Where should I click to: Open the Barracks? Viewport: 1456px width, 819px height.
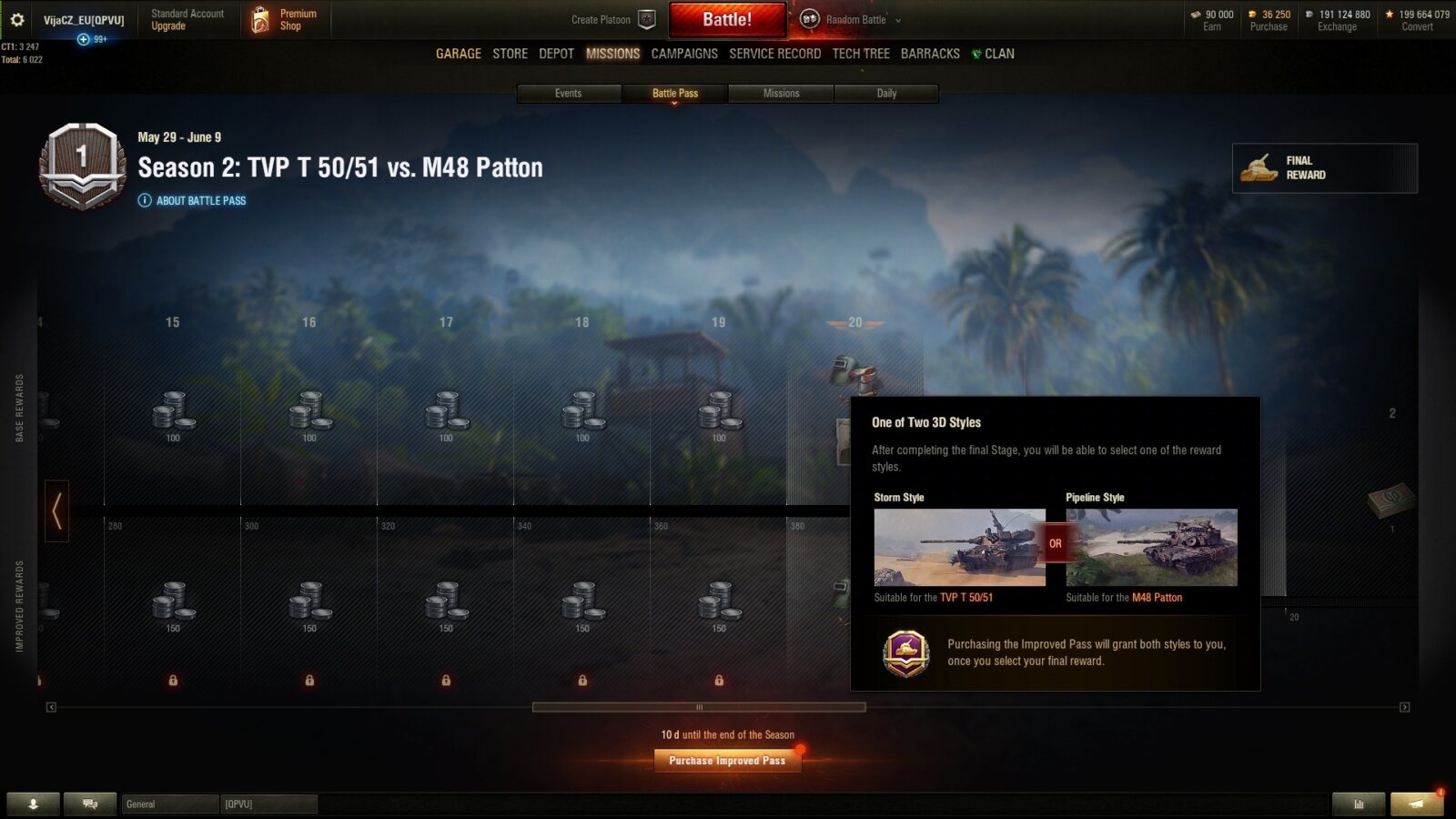coord(930,54)
